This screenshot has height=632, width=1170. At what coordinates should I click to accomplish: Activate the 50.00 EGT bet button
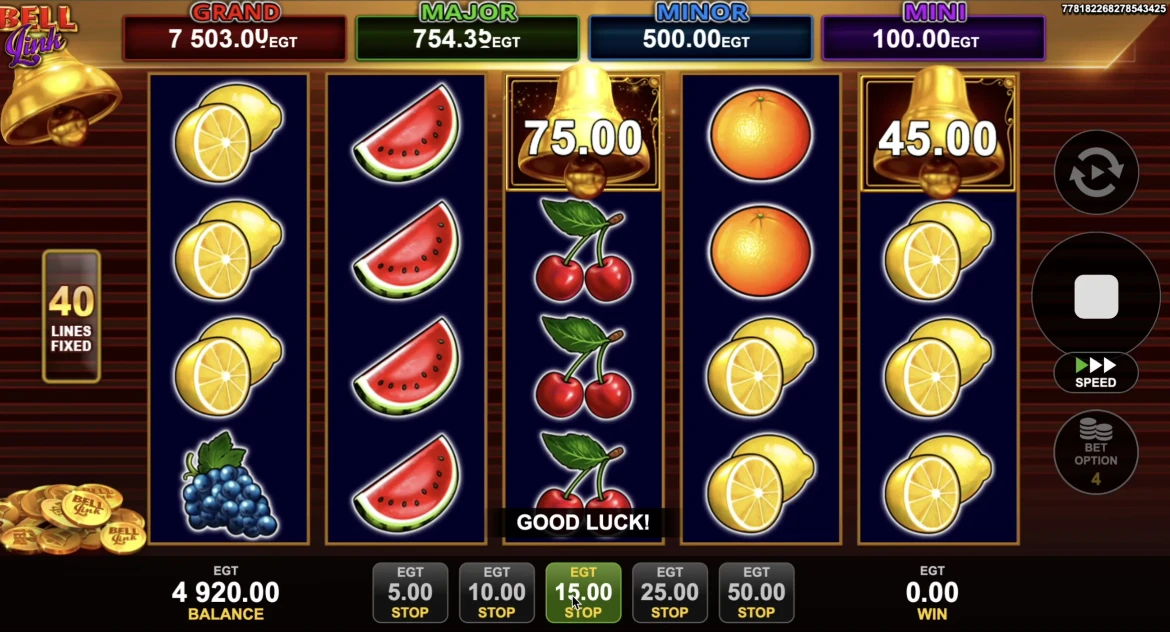point(756,593)
